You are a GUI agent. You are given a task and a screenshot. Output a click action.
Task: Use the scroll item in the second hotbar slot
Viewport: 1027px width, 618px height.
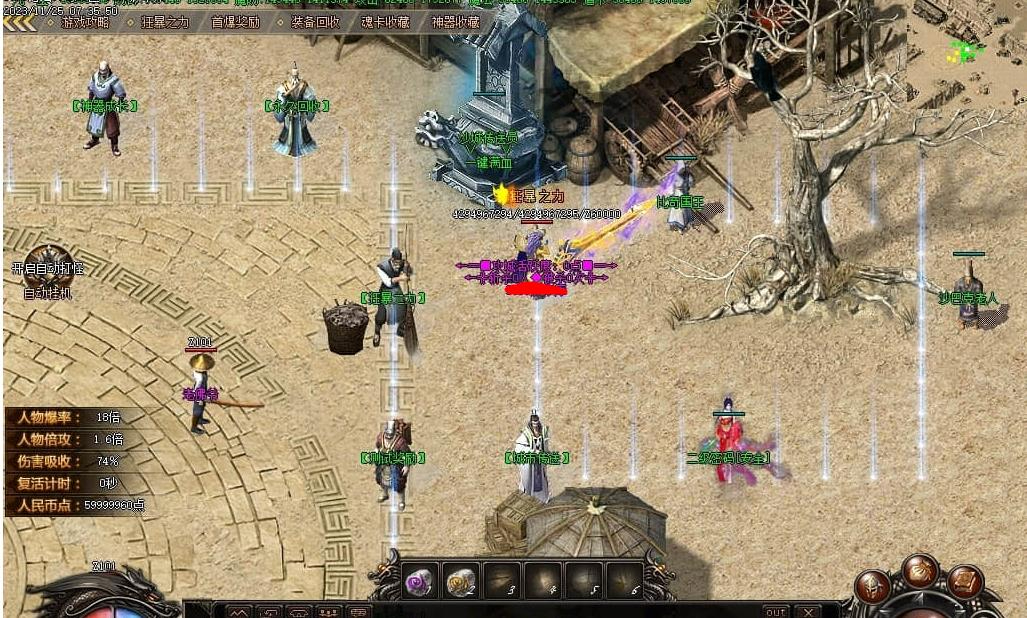(x=461, y=580)
